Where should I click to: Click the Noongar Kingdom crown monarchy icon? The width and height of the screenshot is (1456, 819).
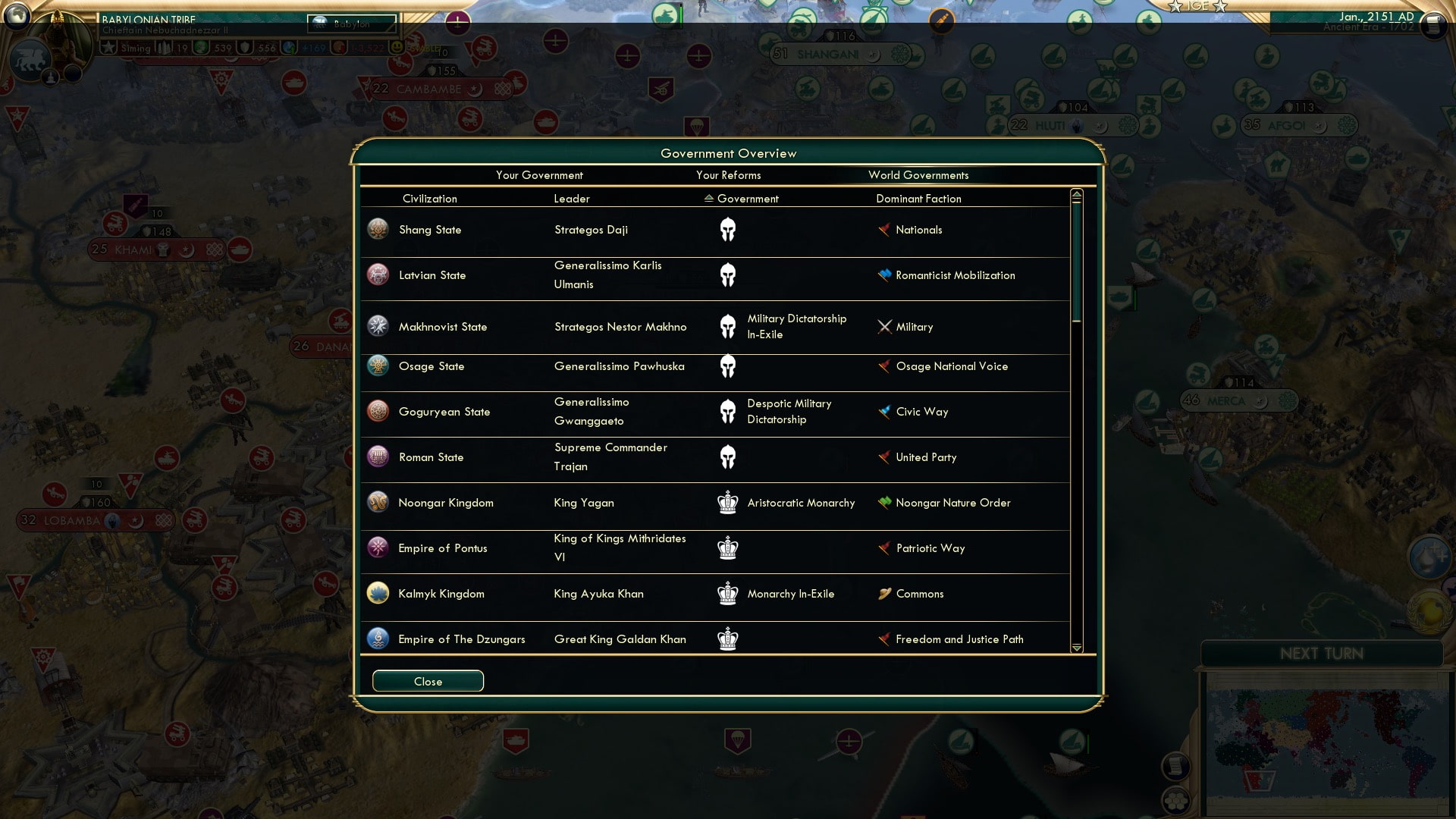pyautogui.click(x=728, y=502)
